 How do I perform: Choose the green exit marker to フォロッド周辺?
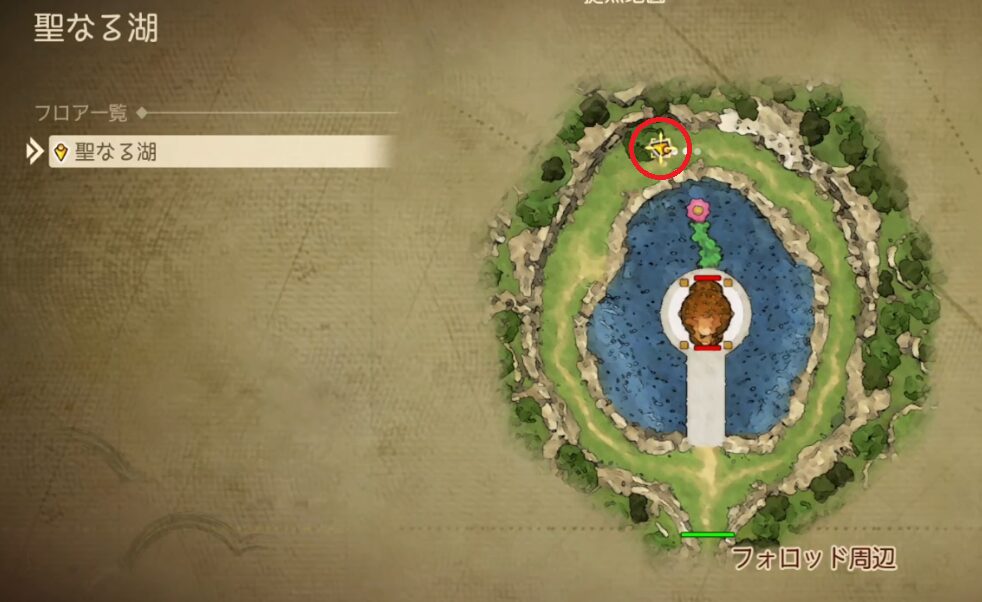[707, 535]
